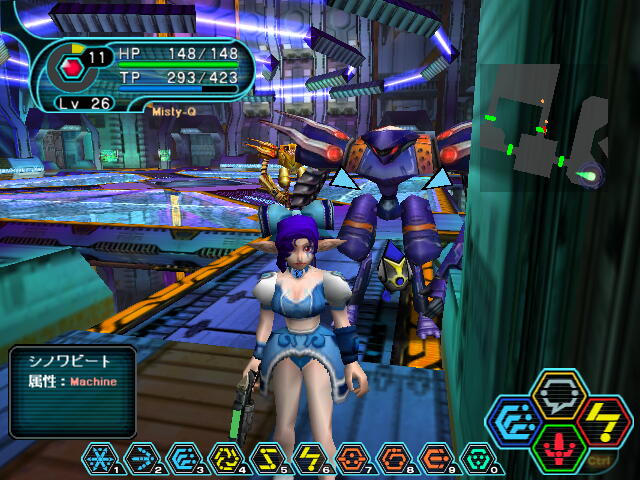Choose the orange technique in slot 7
This screenshot has width=640, height=480.
pos(352,458)
